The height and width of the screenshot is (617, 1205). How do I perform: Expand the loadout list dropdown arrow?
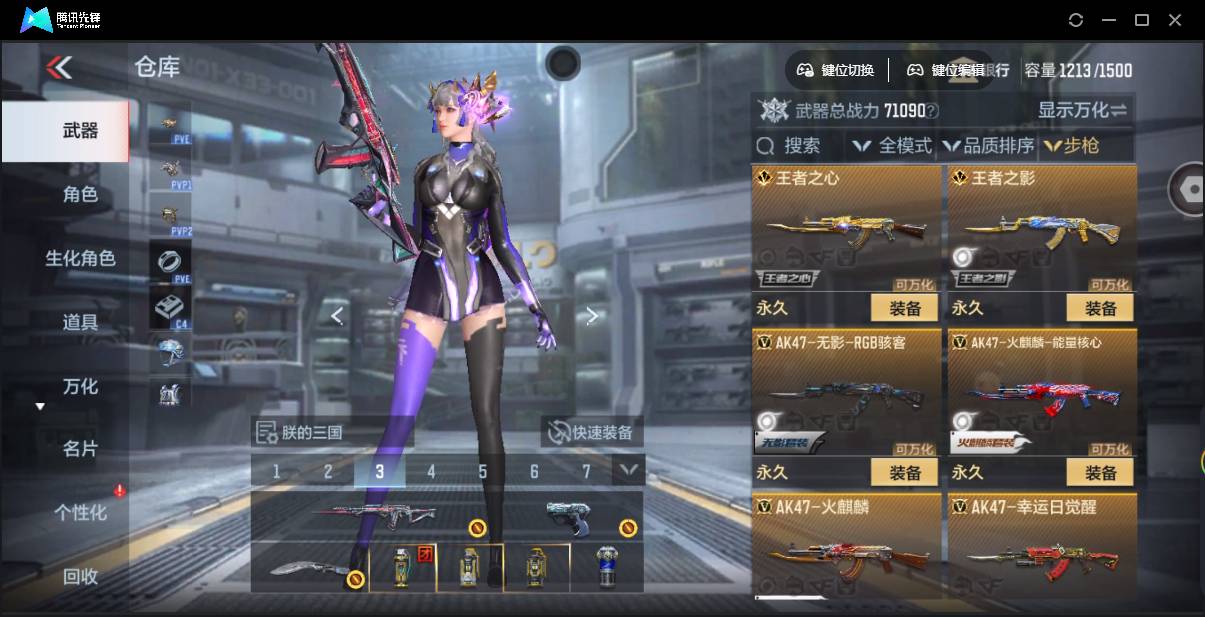pyautogui.click(x=628, y=469)
